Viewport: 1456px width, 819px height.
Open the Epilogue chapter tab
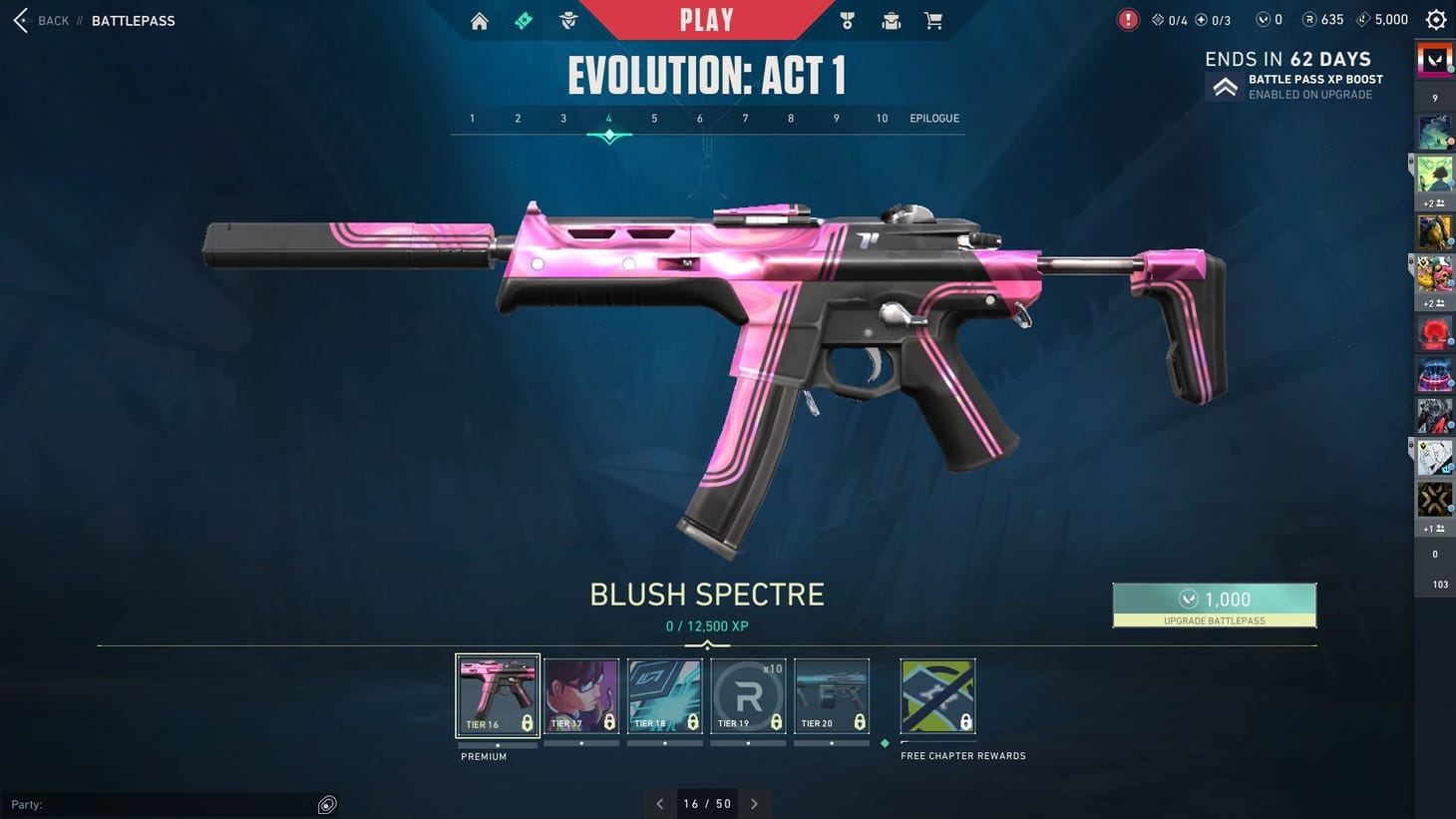933,118
